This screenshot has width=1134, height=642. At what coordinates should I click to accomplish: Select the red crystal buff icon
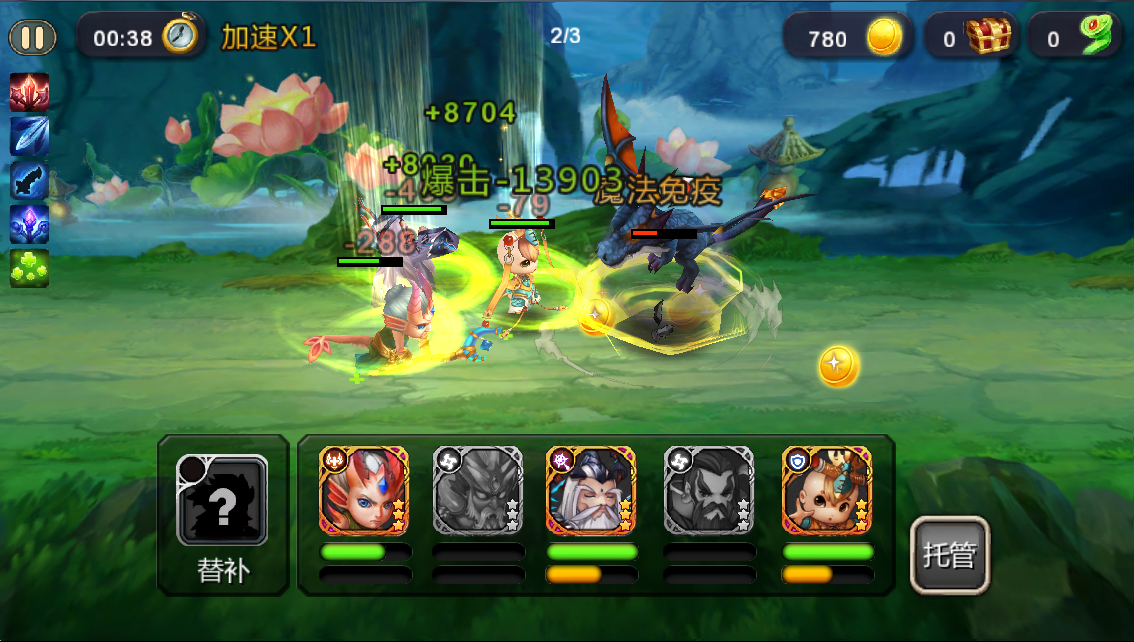coord(29,92)
